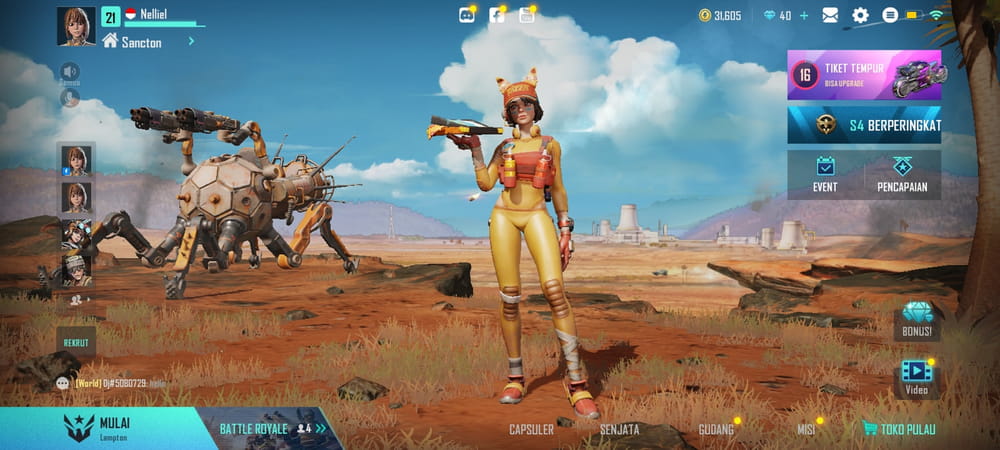Open the Gudang storage menu
Image resolution: width=1000 pixels, height=450 pixels.
(716, 430)
